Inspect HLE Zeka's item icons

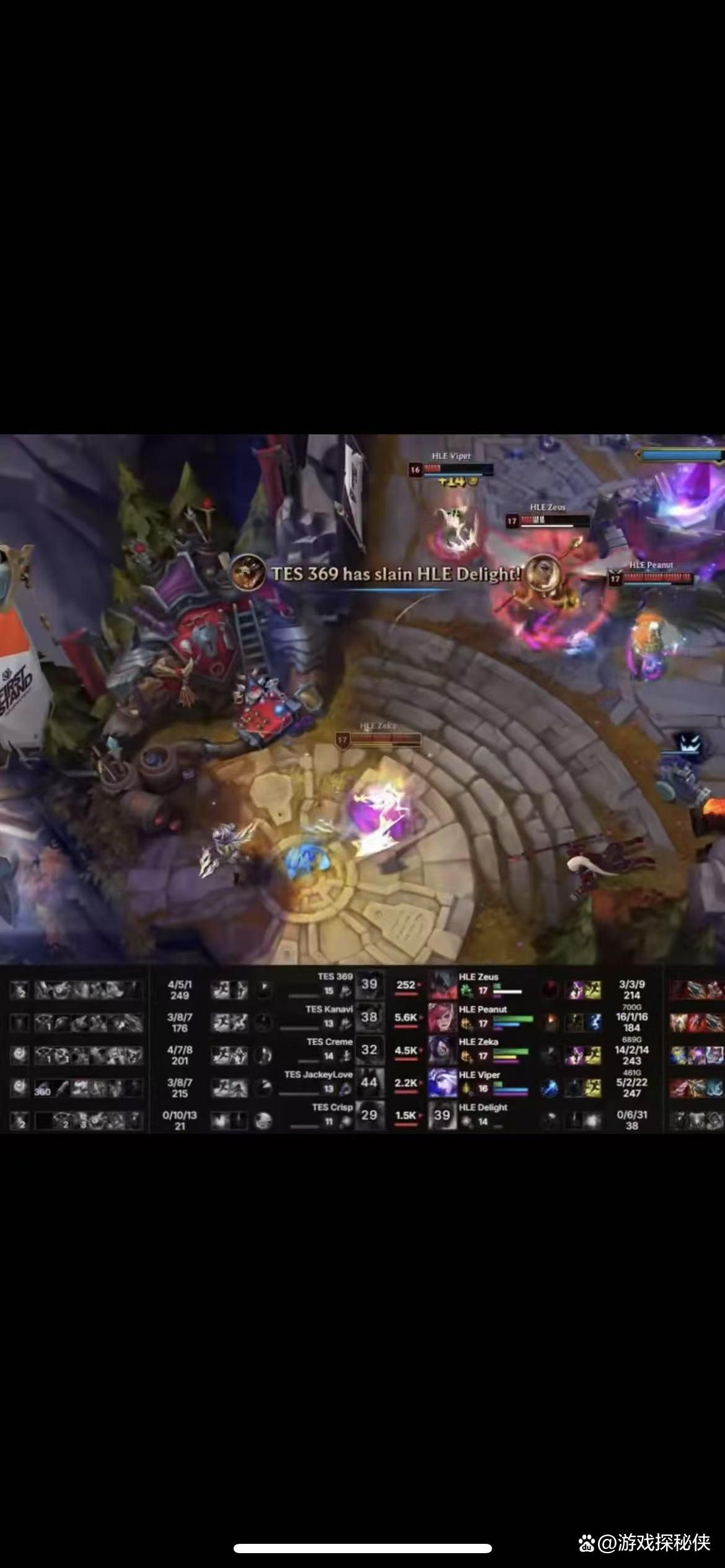tap(696, 1055)
